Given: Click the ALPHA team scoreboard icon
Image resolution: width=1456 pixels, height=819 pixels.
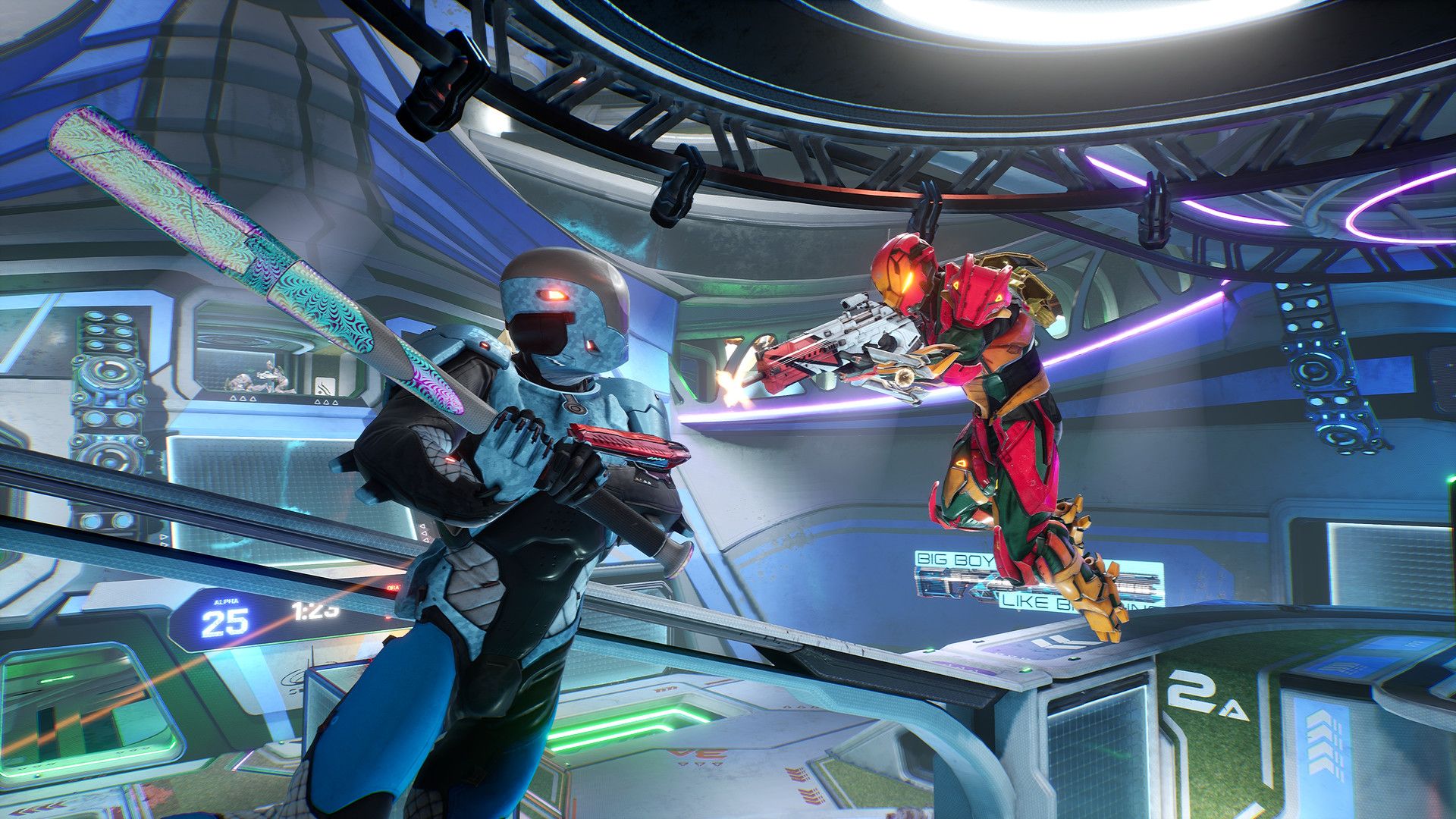Looking at the screenshot, I should (x=226, y=601).
